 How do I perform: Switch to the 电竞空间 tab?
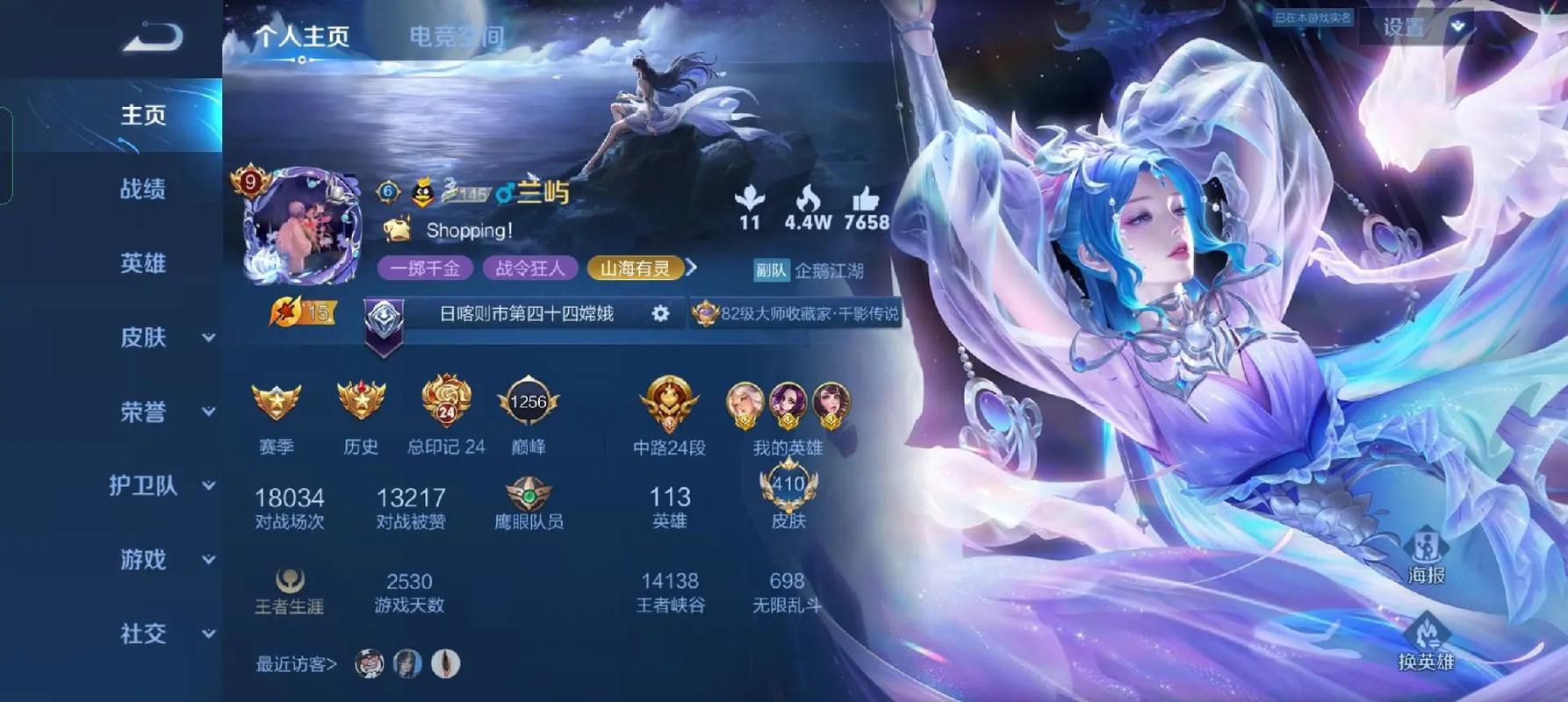click(456, 36)
